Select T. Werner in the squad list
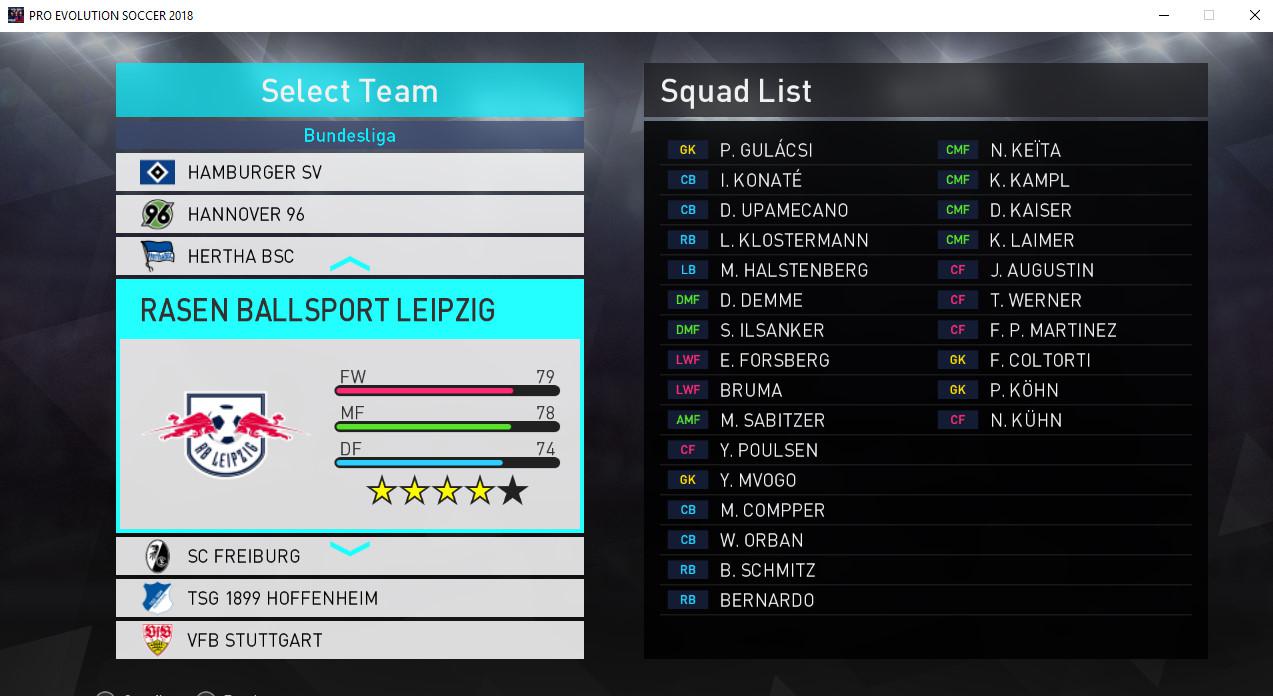 [1036, 300]
